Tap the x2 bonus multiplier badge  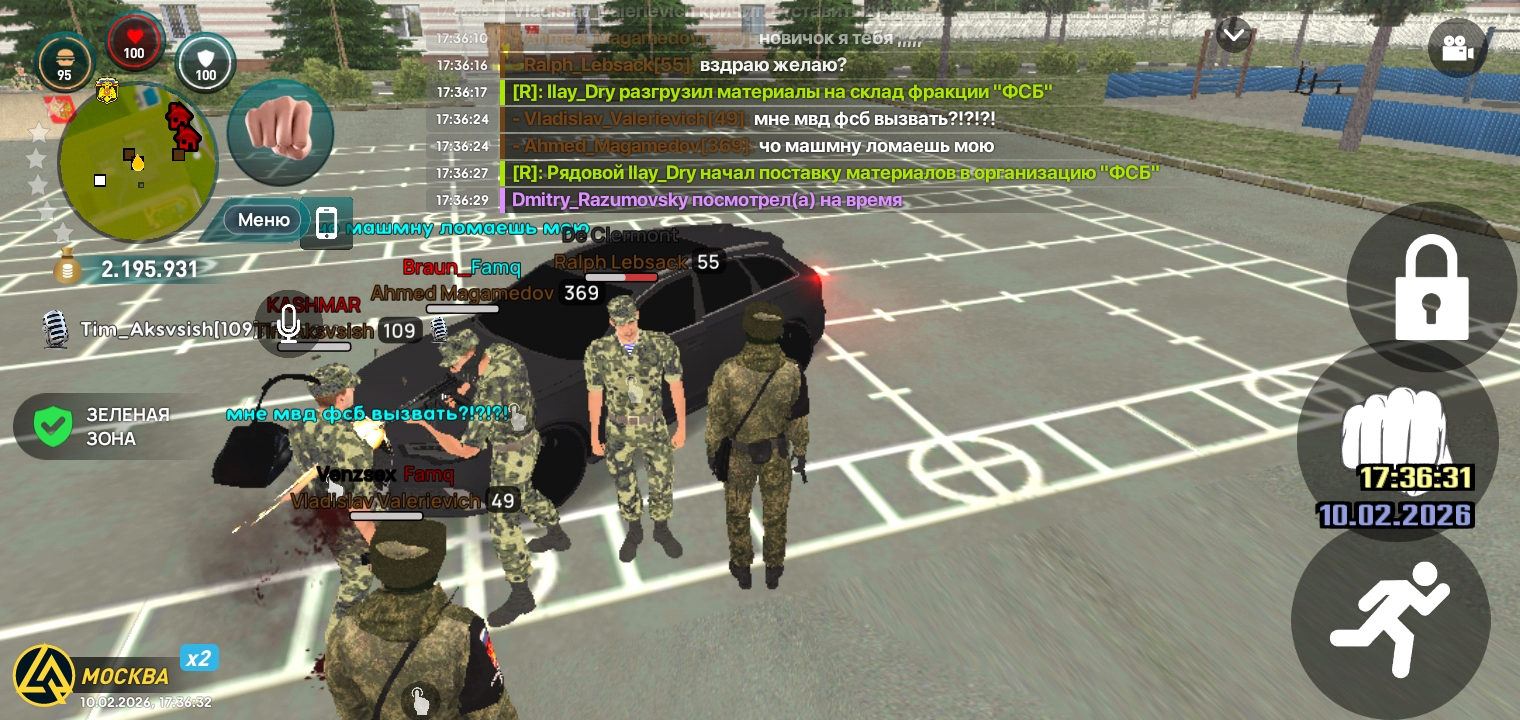(x=198, y=658)
